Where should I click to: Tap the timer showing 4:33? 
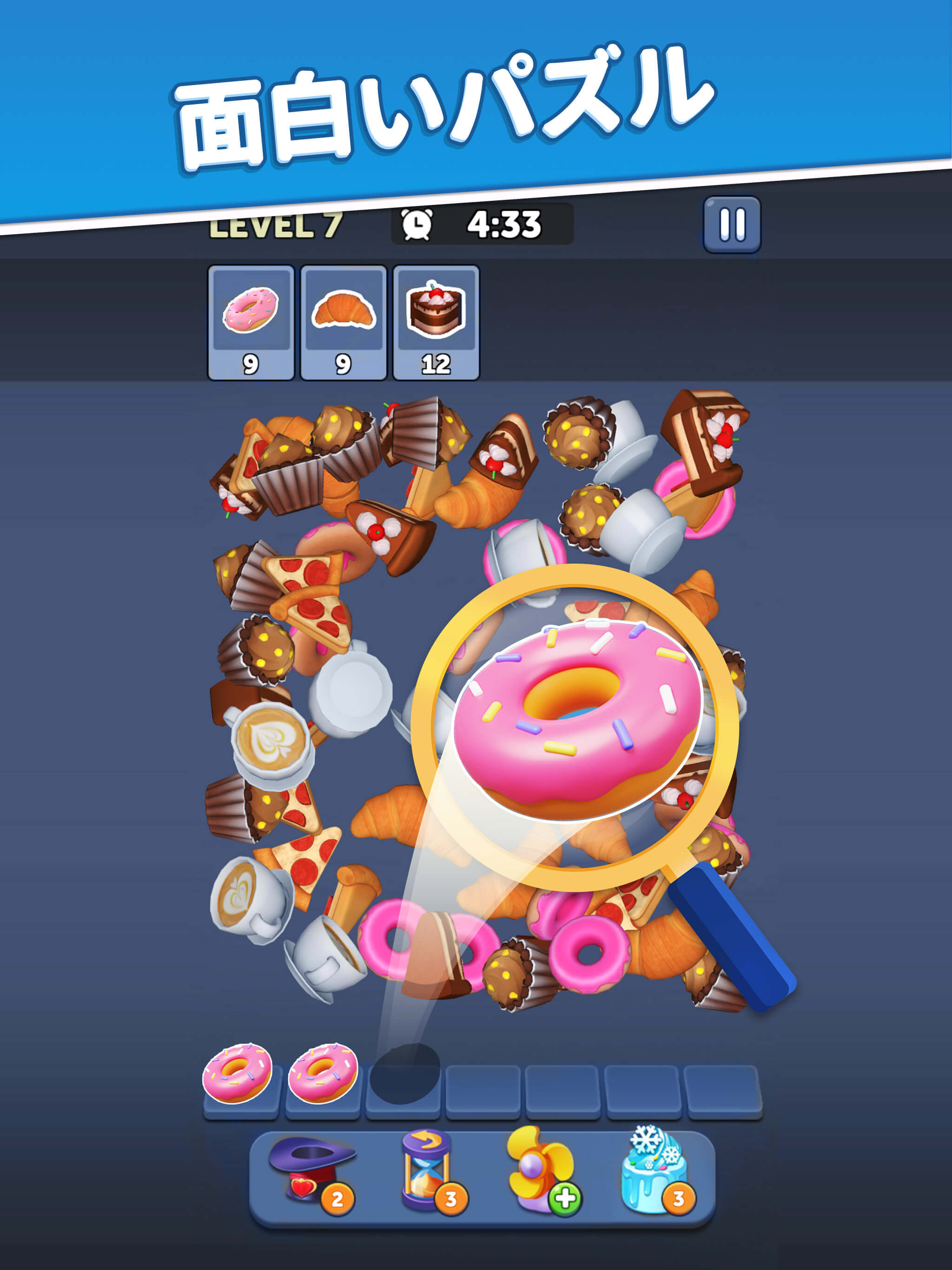click(504, 225)
